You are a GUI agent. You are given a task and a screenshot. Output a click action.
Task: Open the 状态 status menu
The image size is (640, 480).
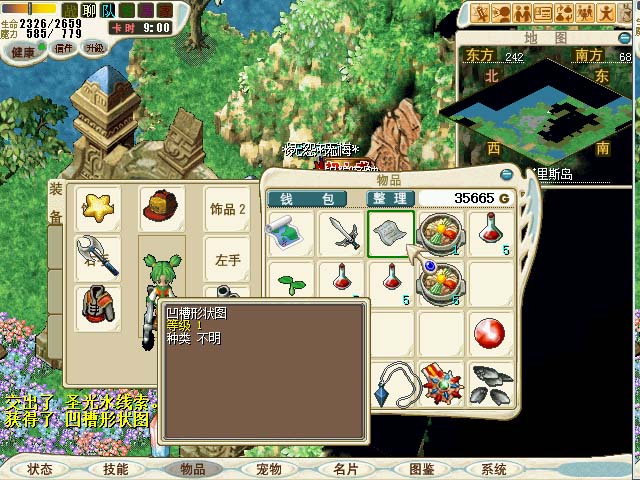point(40,468)
